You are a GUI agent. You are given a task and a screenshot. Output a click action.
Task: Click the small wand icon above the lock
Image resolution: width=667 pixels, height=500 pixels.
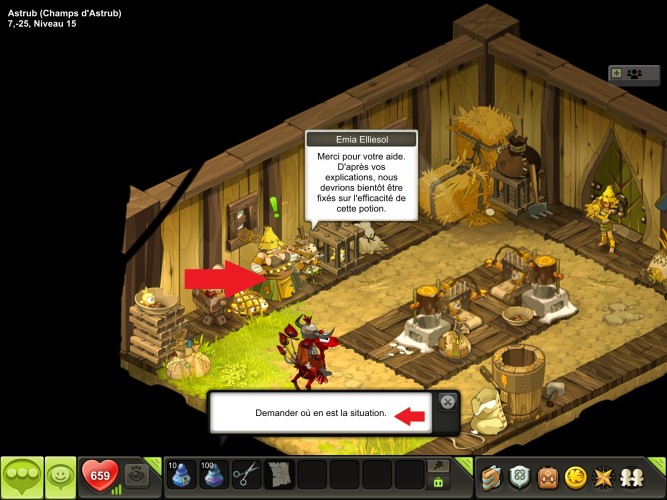pos(437,465)
